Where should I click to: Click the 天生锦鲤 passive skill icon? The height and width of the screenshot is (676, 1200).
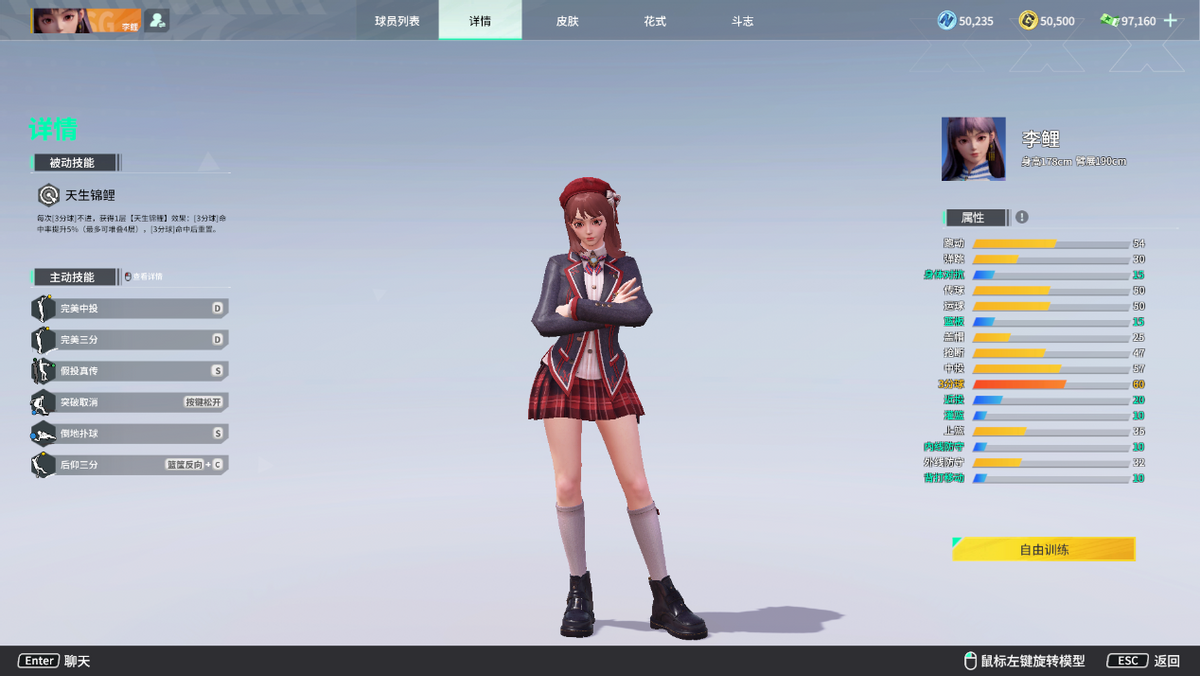coord(48,195)
